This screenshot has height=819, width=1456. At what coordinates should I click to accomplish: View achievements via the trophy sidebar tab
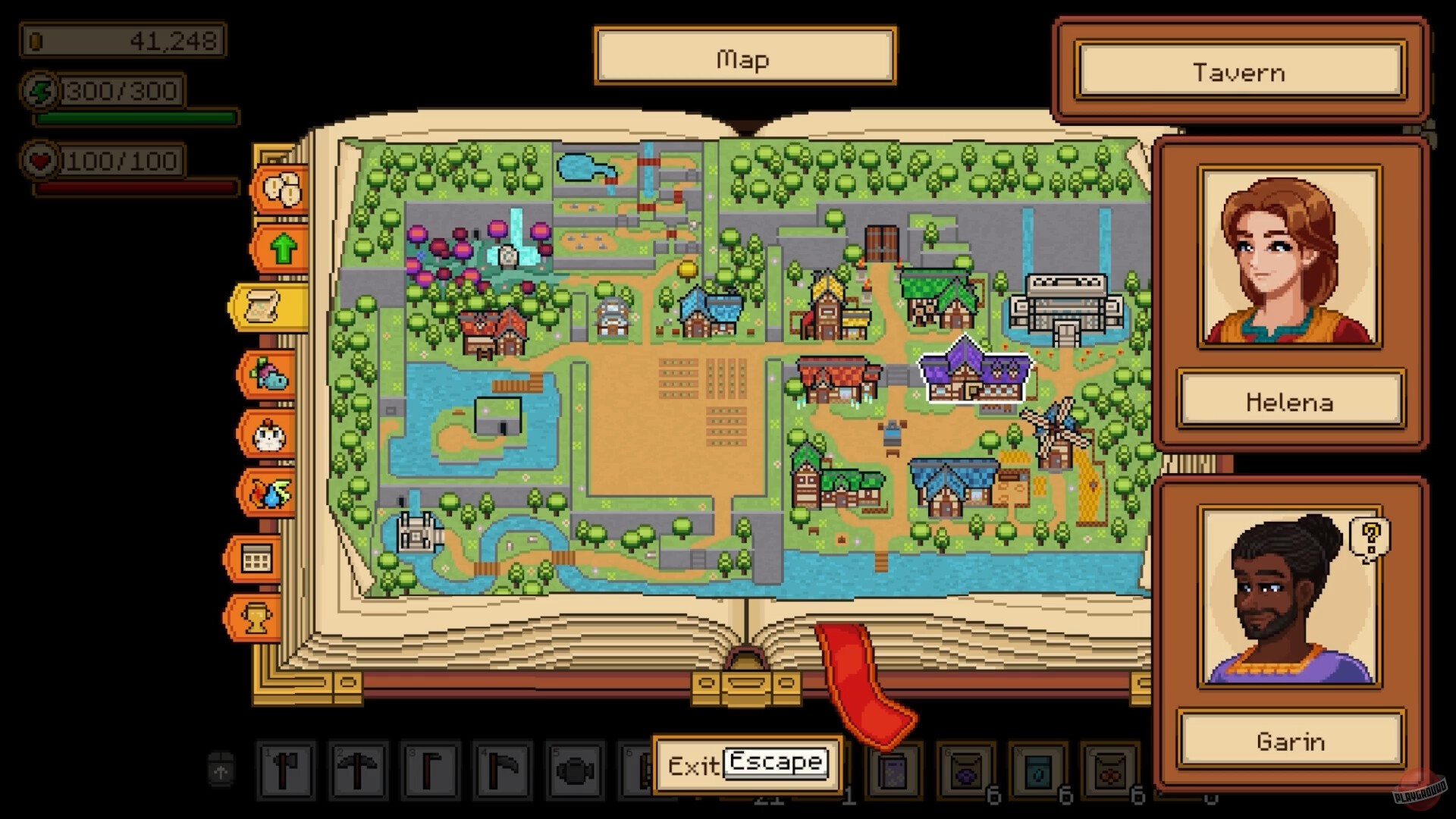(258, 618)
